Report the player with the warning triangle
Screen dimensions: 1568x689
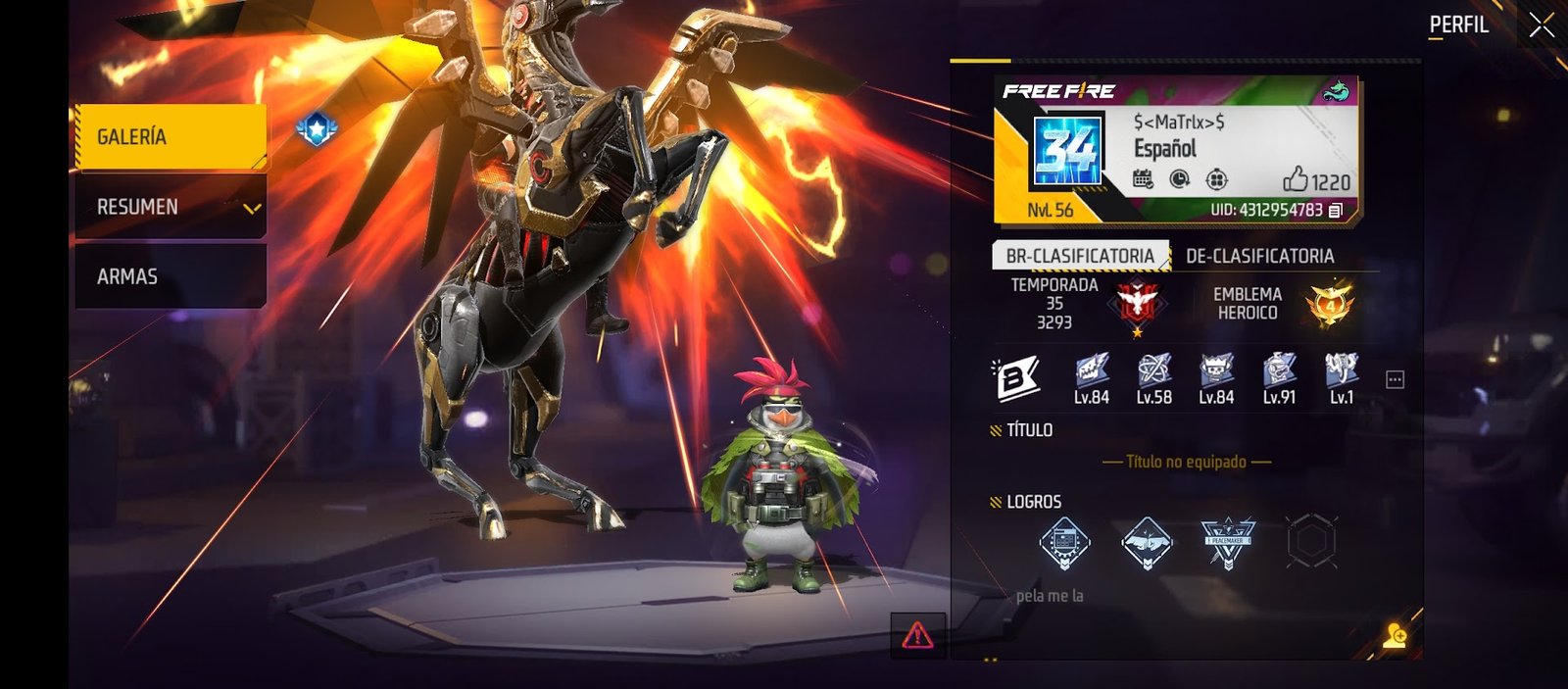click(917, 636)
